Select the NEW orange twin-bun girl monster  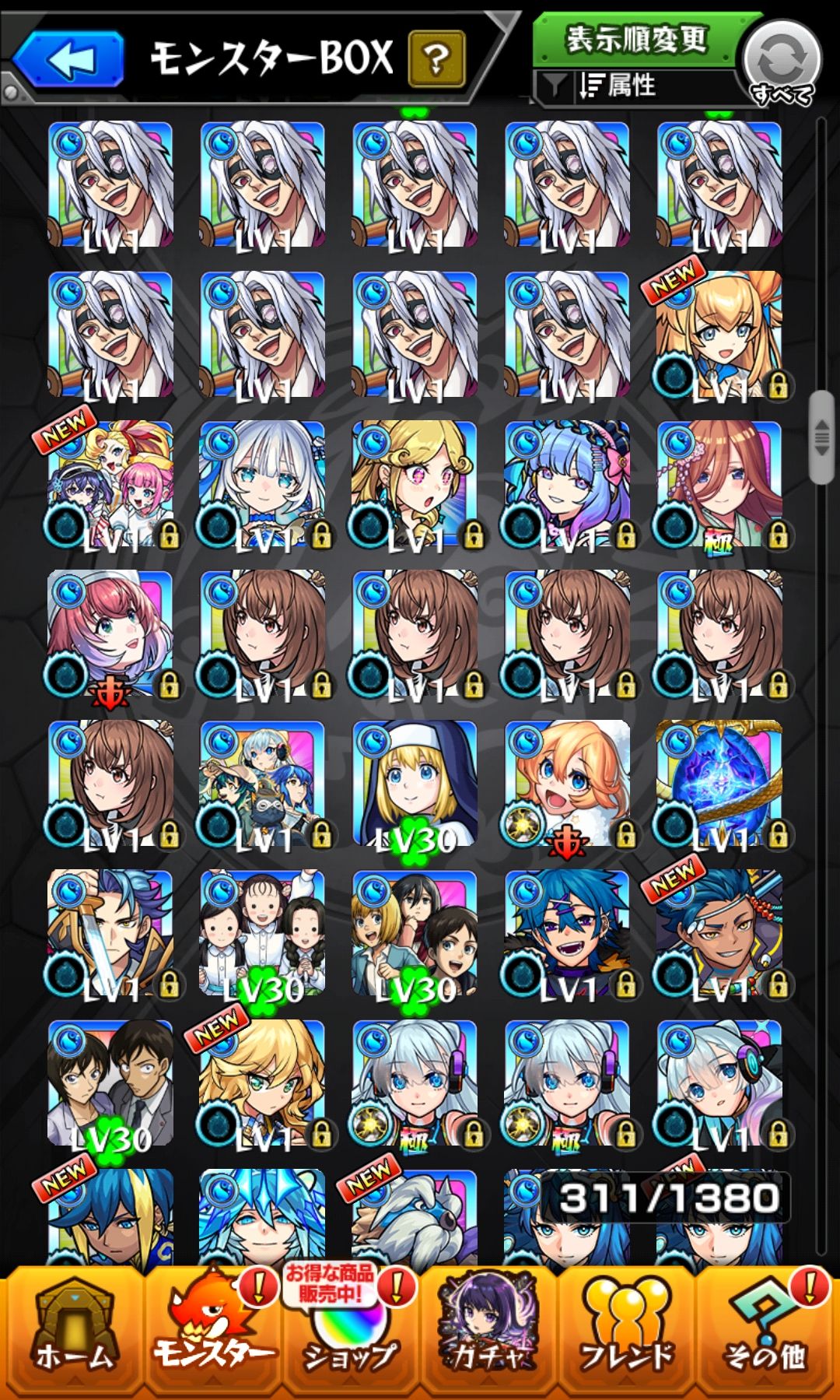719,335
